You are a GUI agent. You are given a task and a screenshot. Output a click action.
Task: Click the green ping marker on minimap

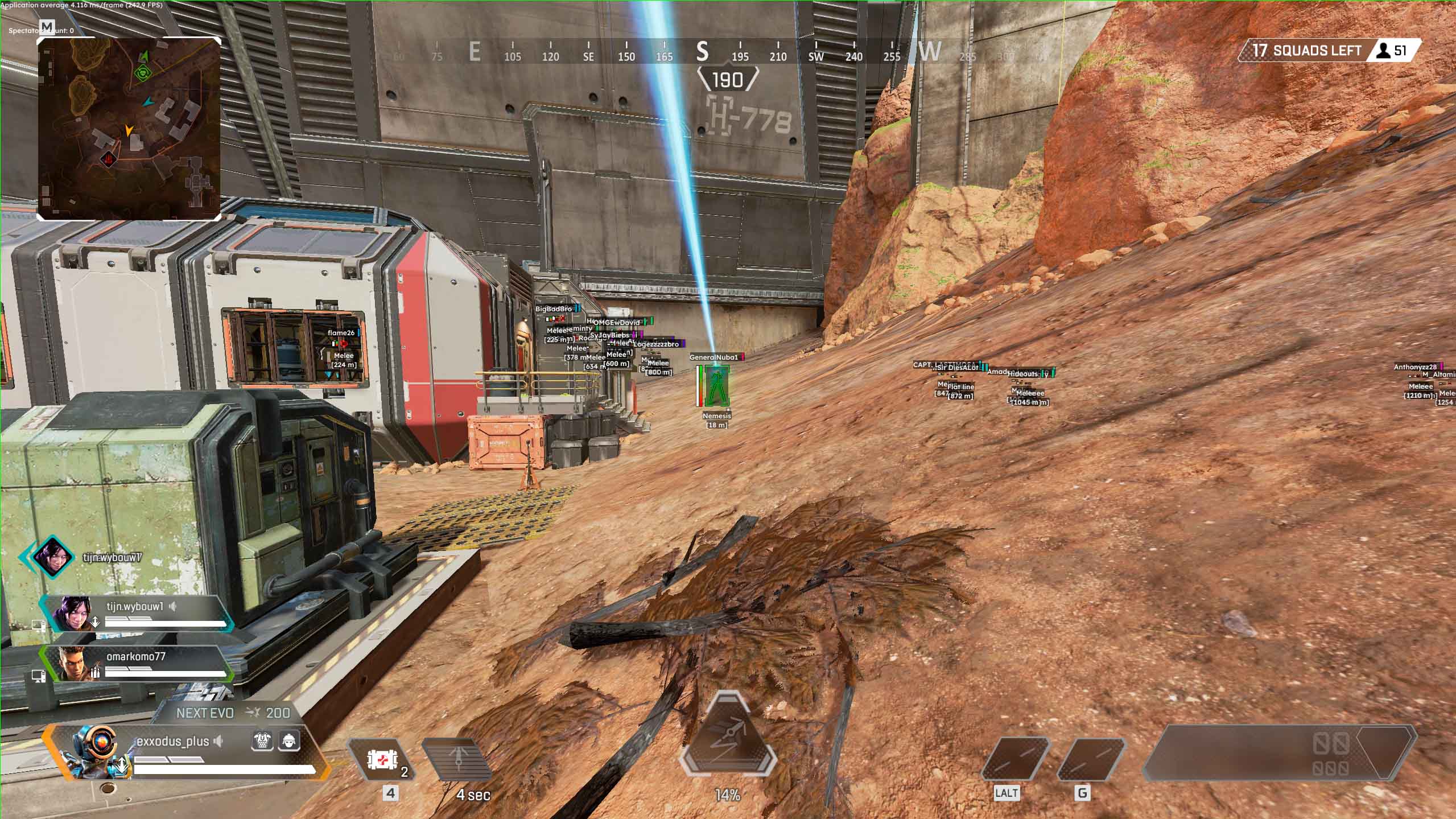point(142,72)
